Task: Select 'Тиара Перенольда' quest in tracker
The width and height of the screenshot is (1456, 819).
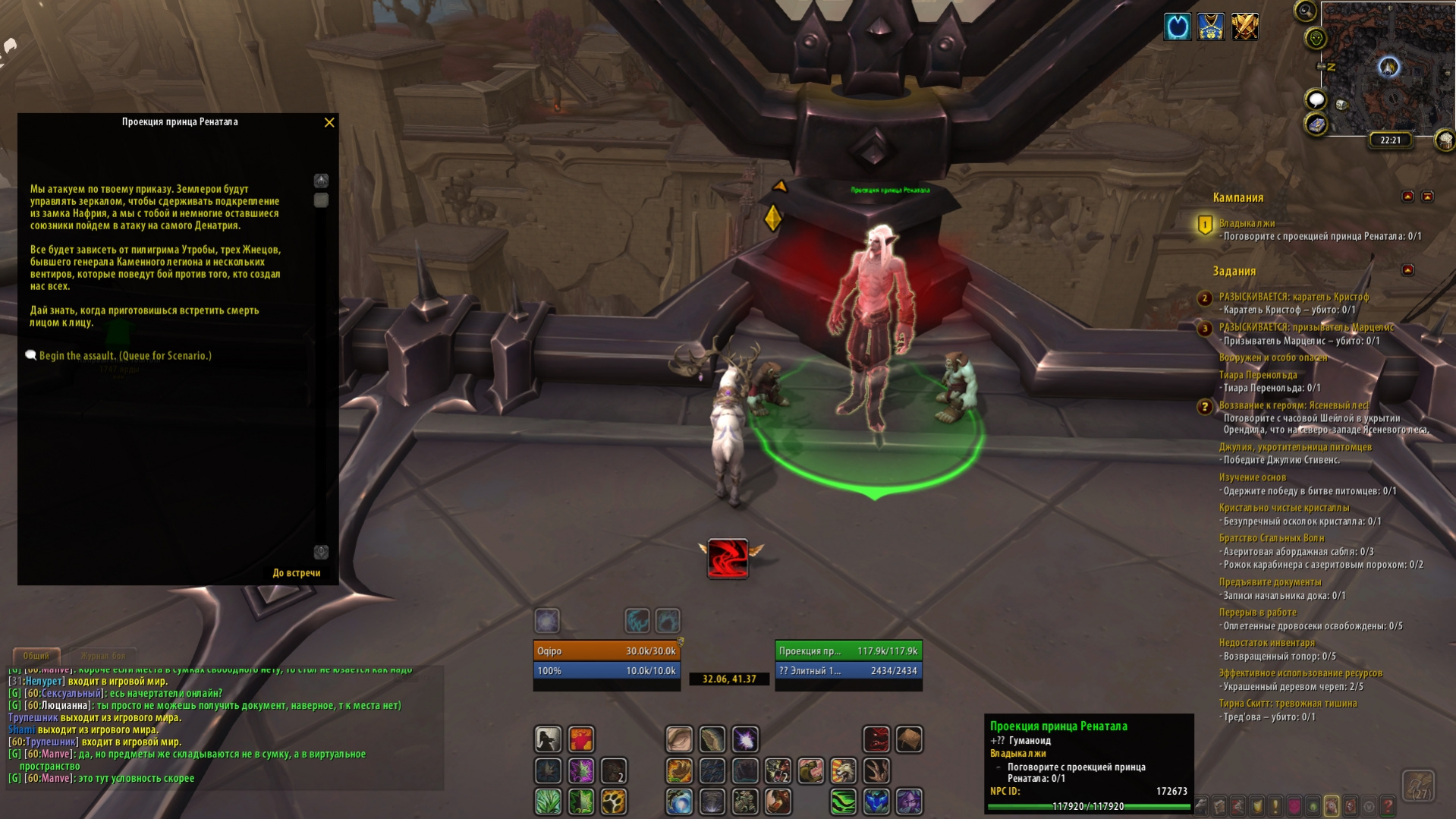Action: pos(1258,375)
